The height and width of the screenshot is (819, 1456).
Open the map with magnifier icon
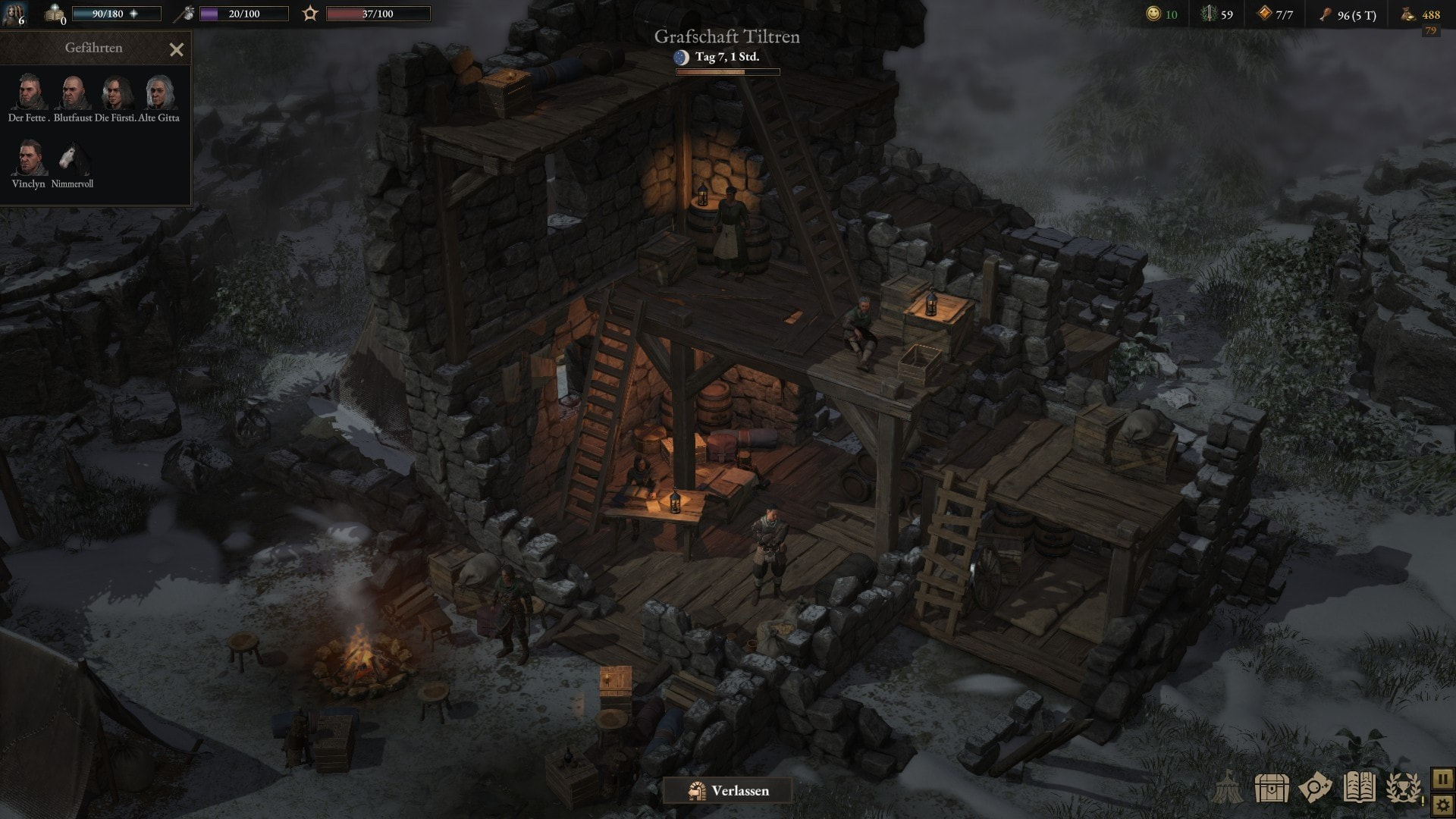(x=1315, y=788)
